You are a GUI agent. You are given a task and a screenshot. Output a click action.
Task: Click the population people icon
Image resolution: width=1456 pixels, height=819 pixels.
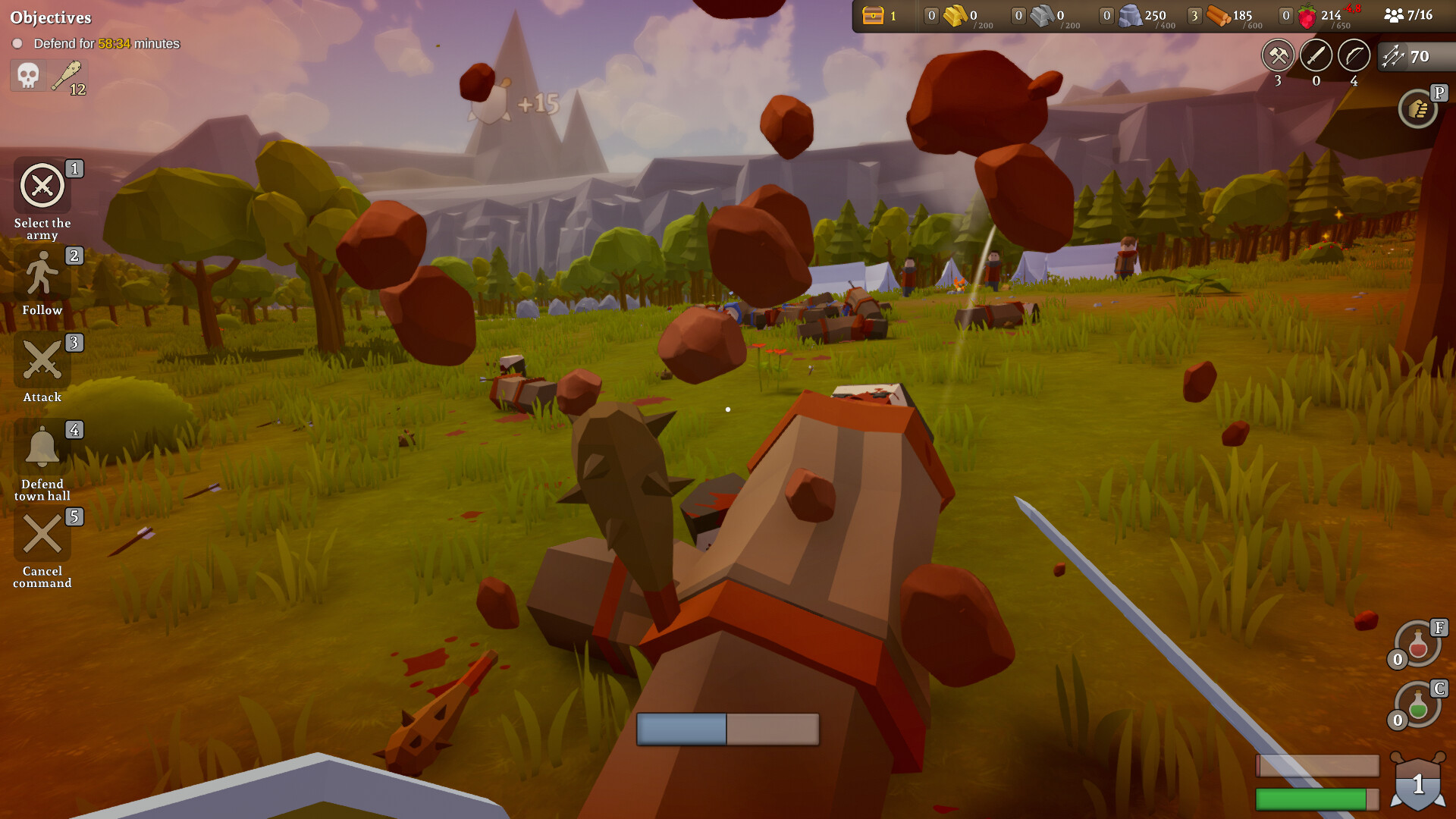tap(1394, 15)
